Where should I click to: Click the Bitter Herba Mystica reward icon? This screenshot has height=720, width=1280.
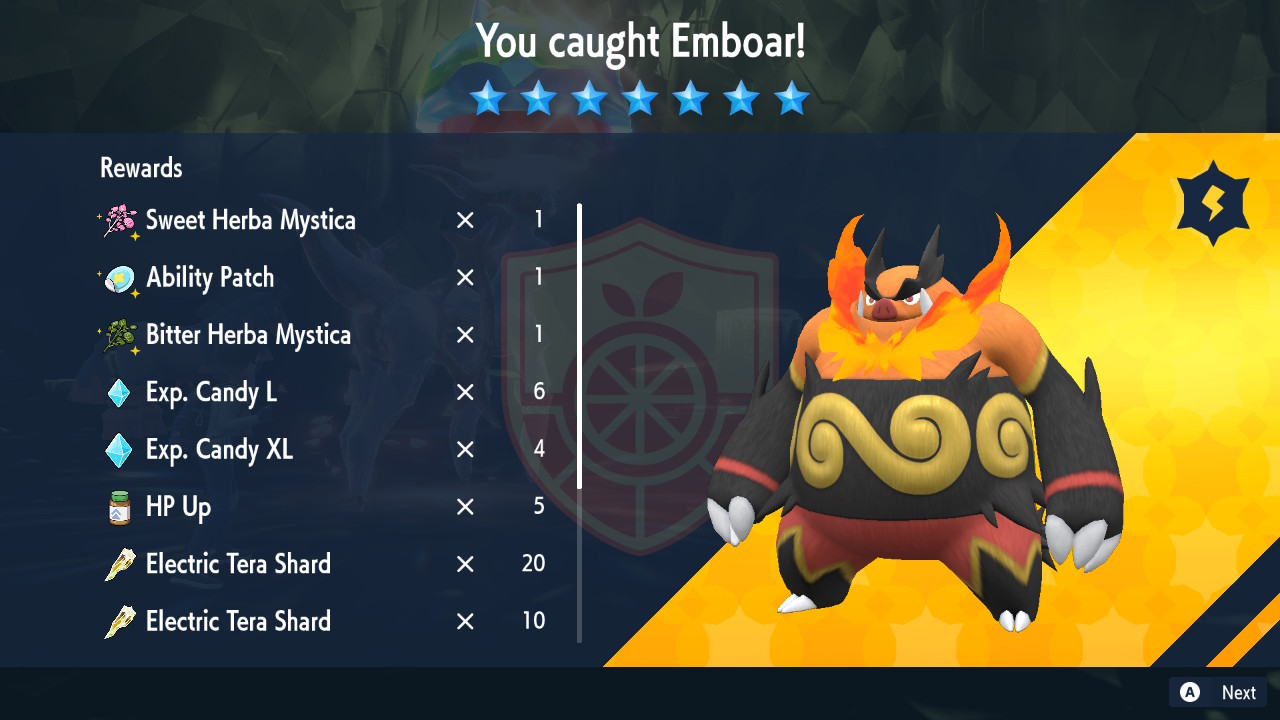121,335
